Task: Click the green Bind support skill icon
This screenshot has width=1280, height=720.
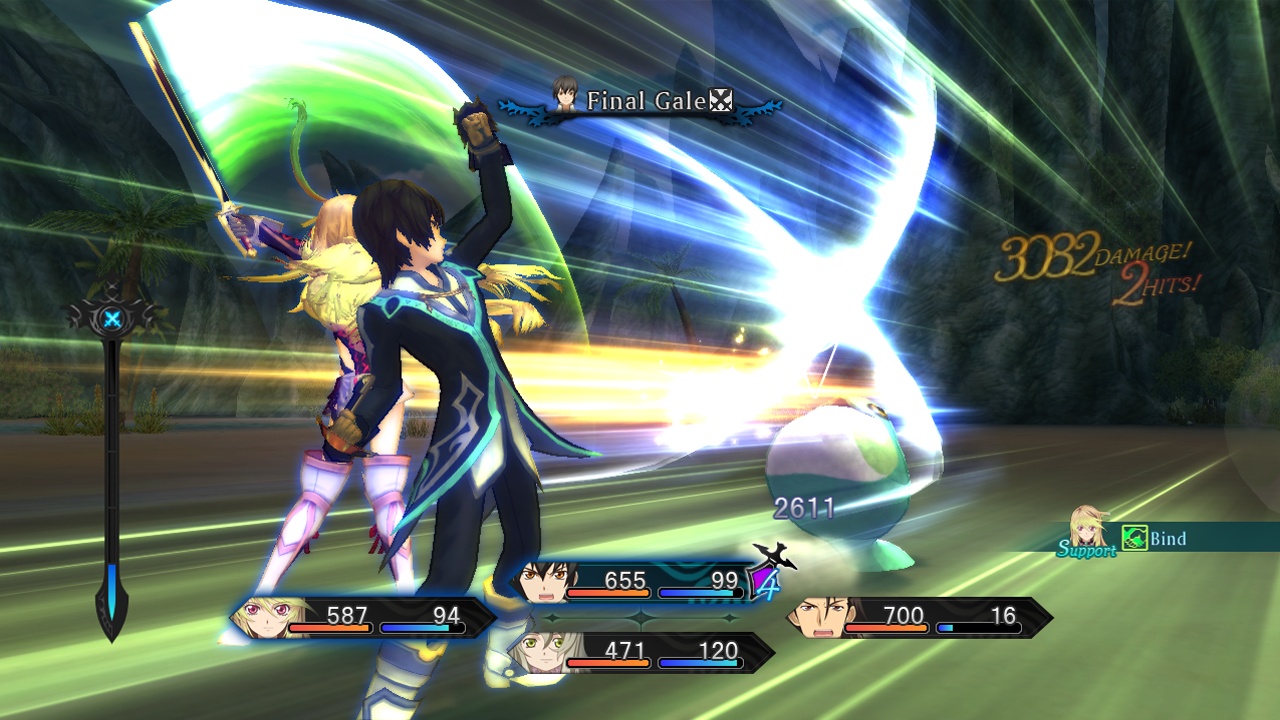Action: click(1134, 538)
